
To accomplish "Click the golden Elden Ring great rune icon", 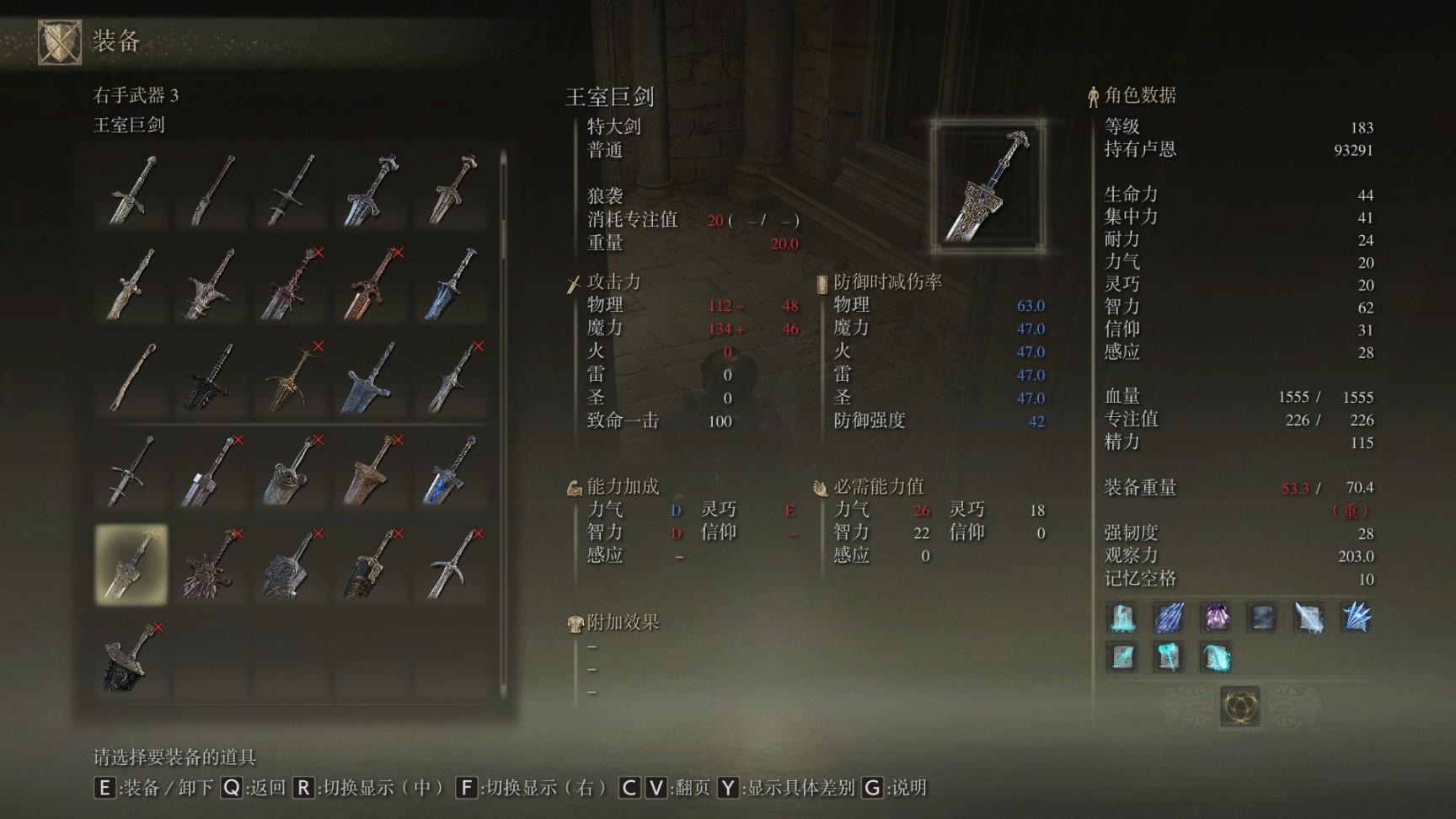I will coord(1239,705).
